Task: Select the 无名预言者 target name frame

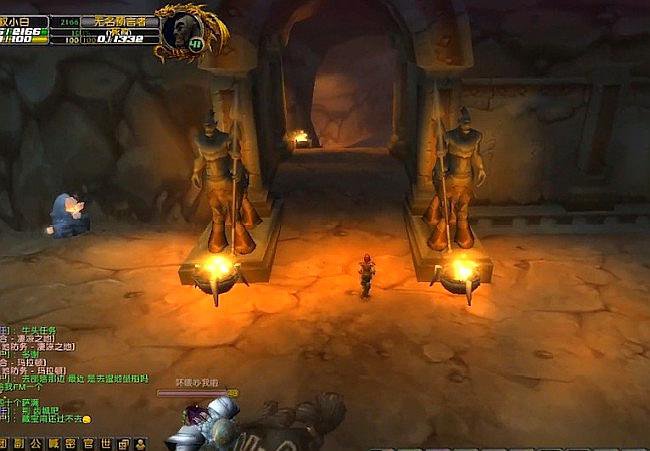Action: coord(119,20)
